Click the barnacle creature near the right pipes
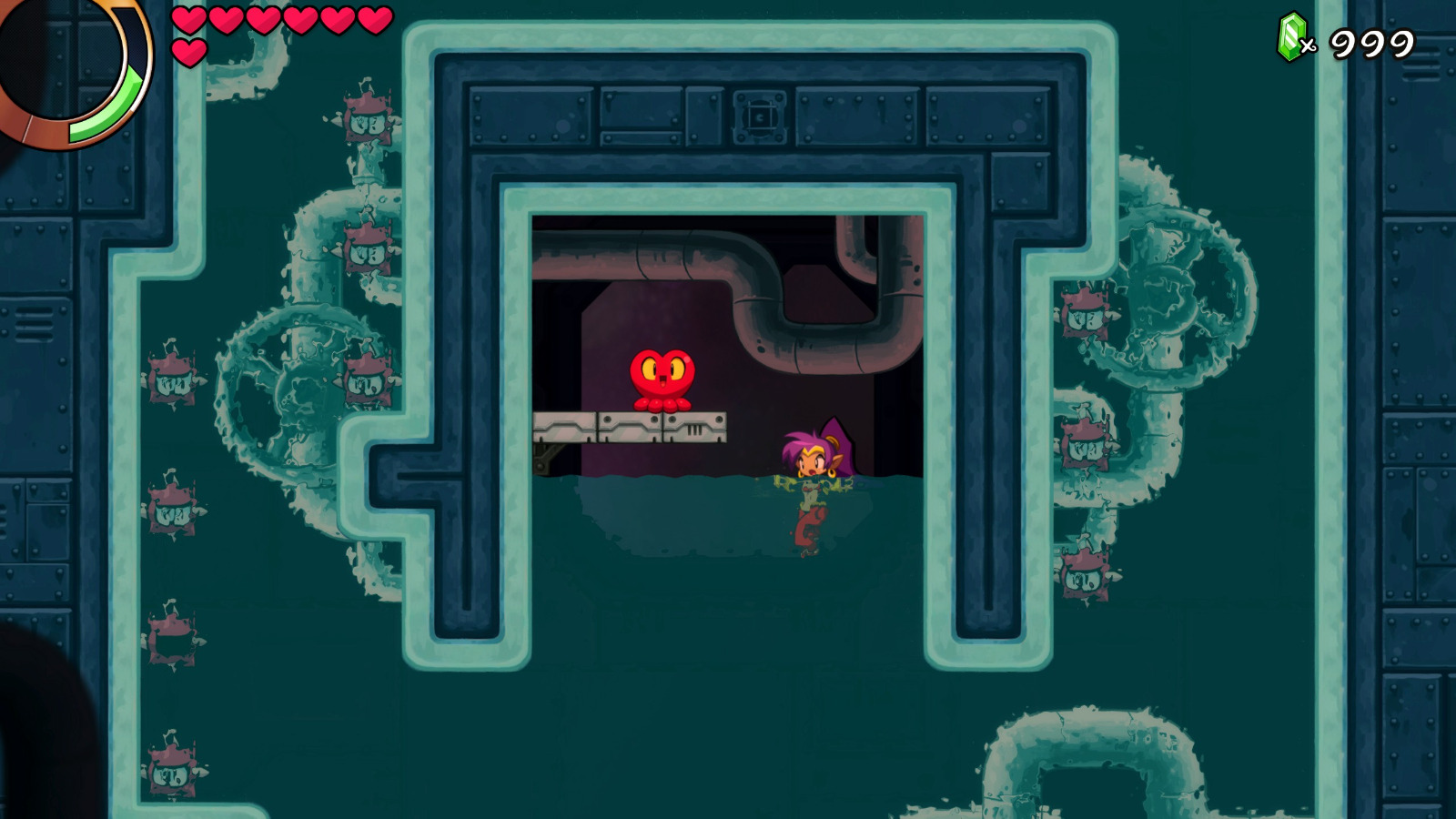The image size is (1456, 819). point(1085,314)
